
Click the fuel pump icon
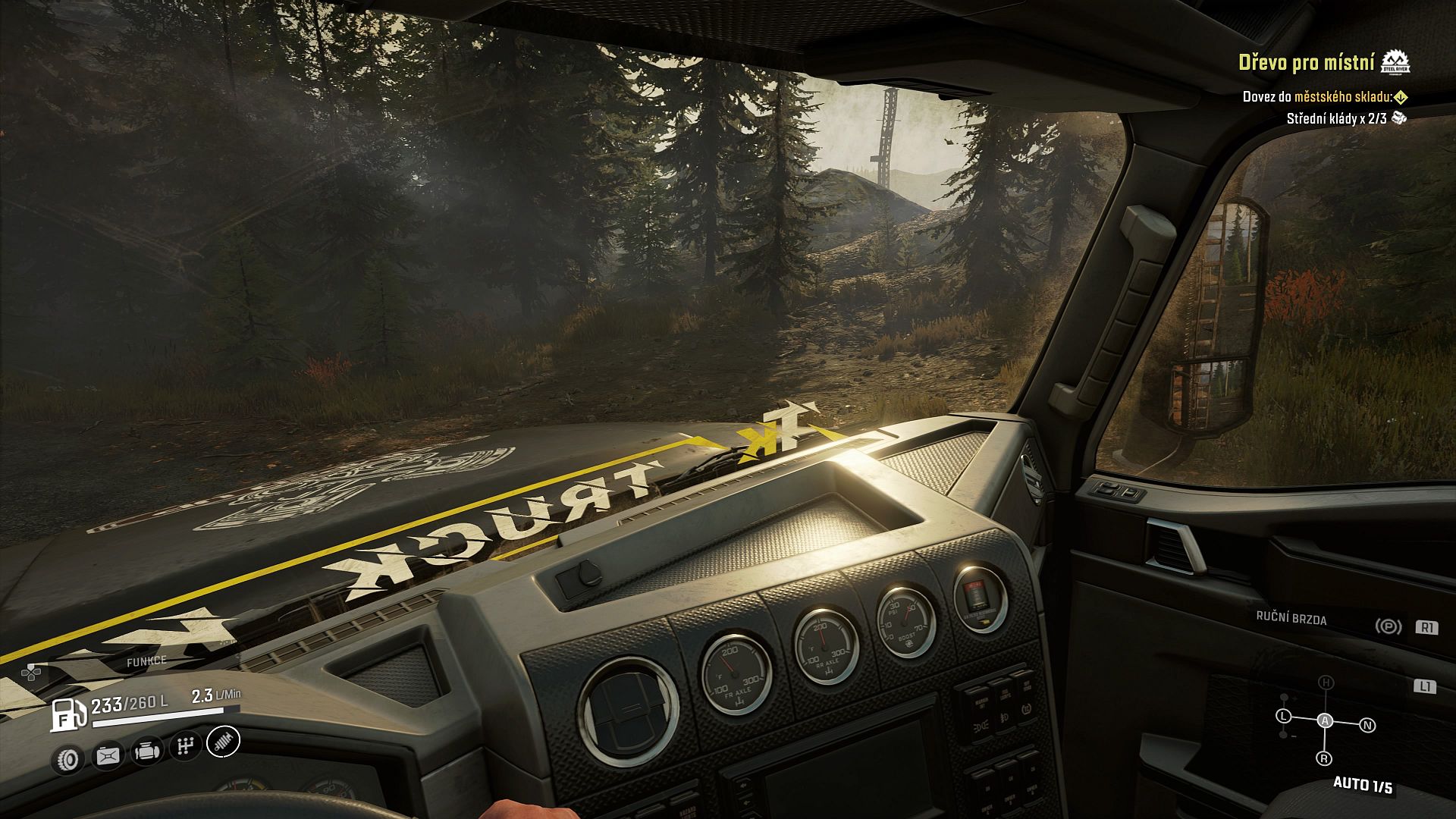point(68,714)
